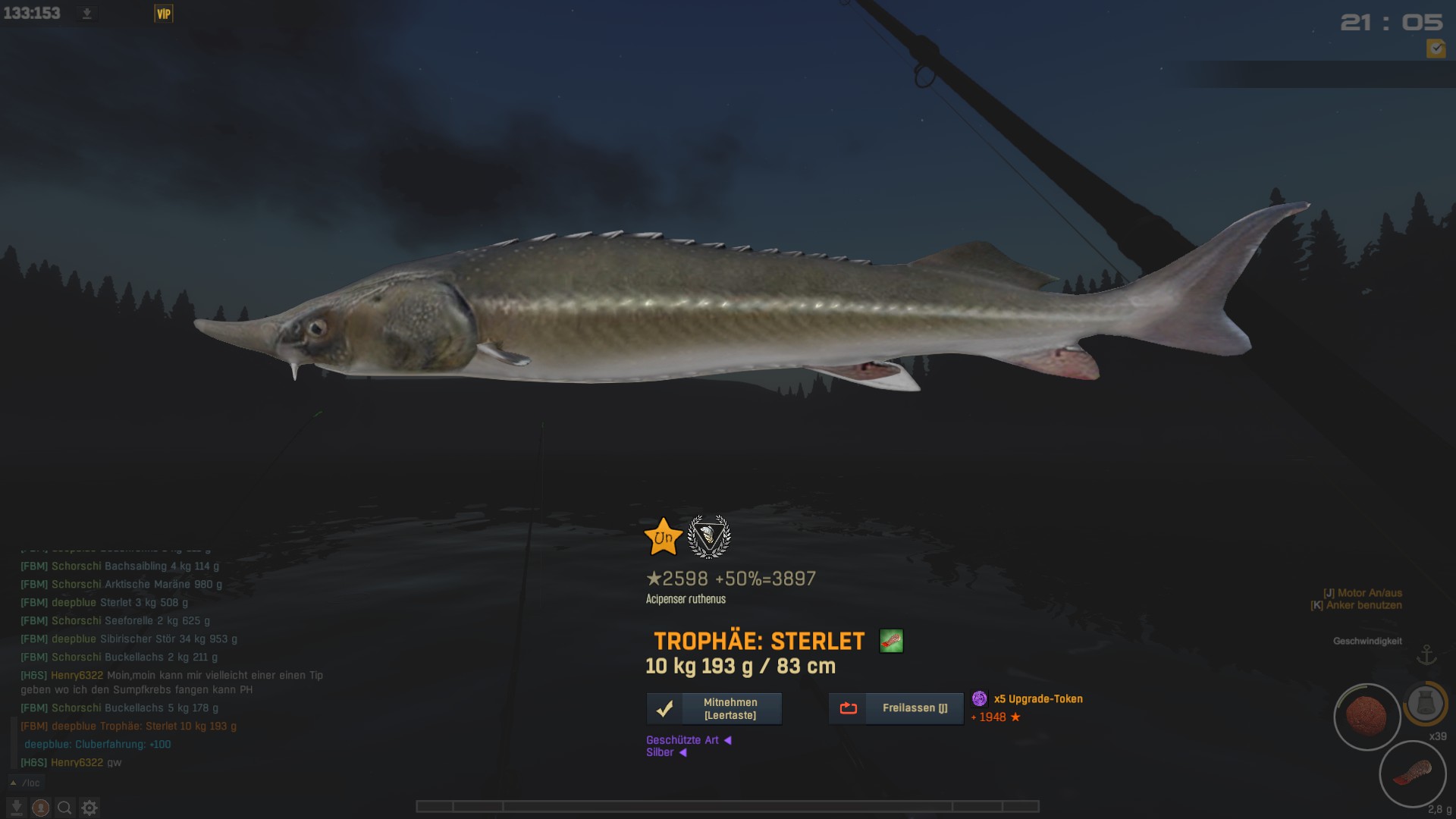Open the chat settings gear icon
The height and width of the screenshot is (819, 1456).
[x=89, y=808]
